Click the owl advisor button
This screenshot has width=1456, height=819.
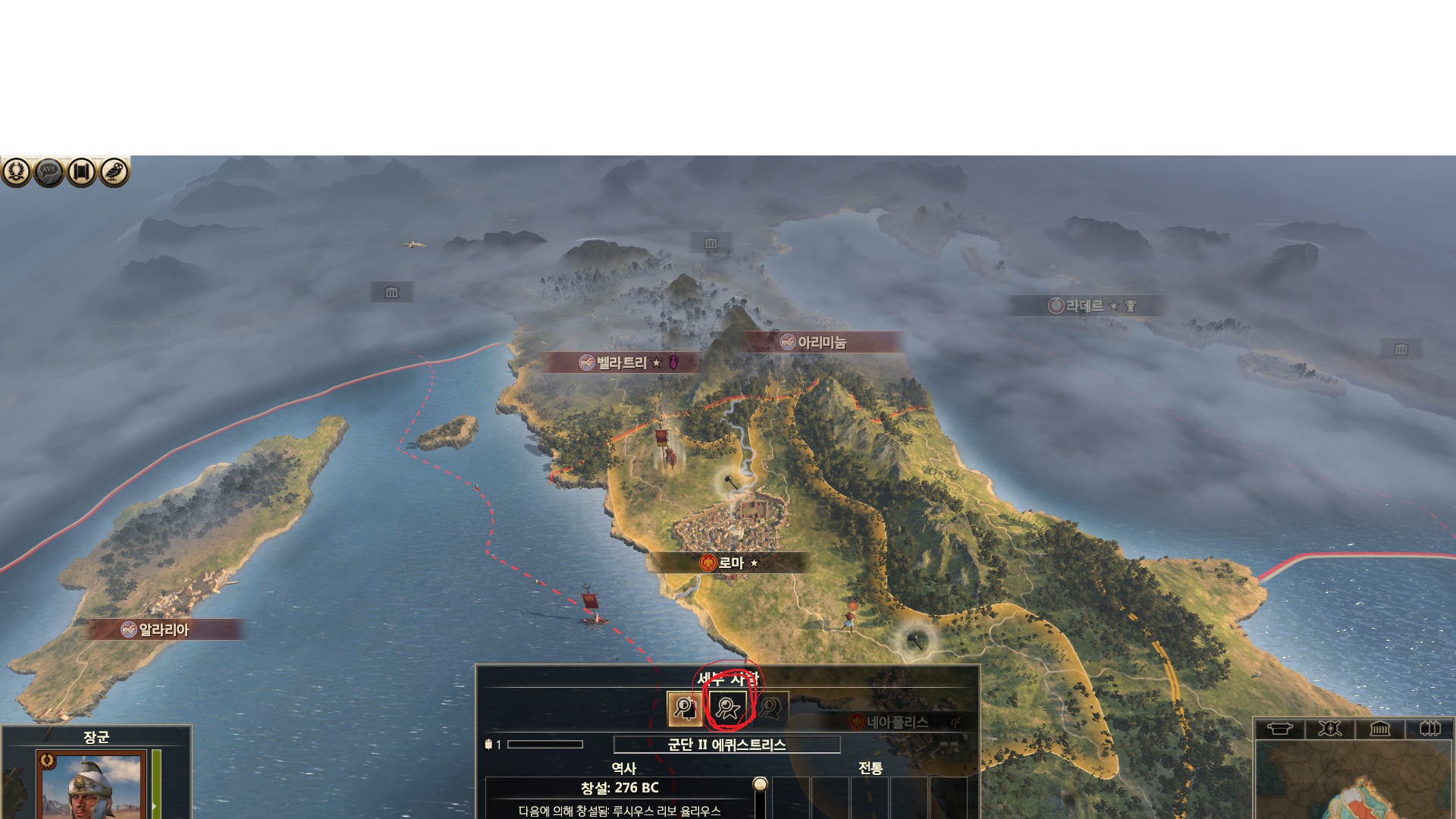tap(115, 172)
